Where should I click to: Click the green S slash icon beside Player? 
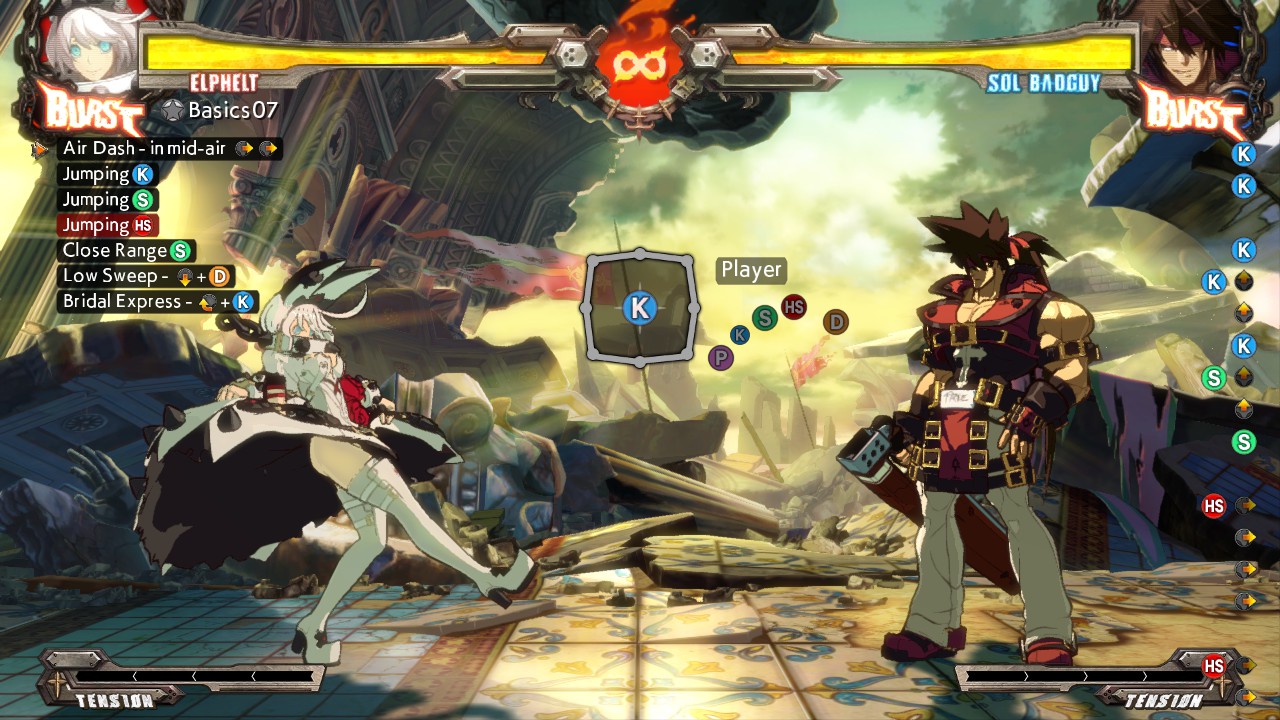765,319
